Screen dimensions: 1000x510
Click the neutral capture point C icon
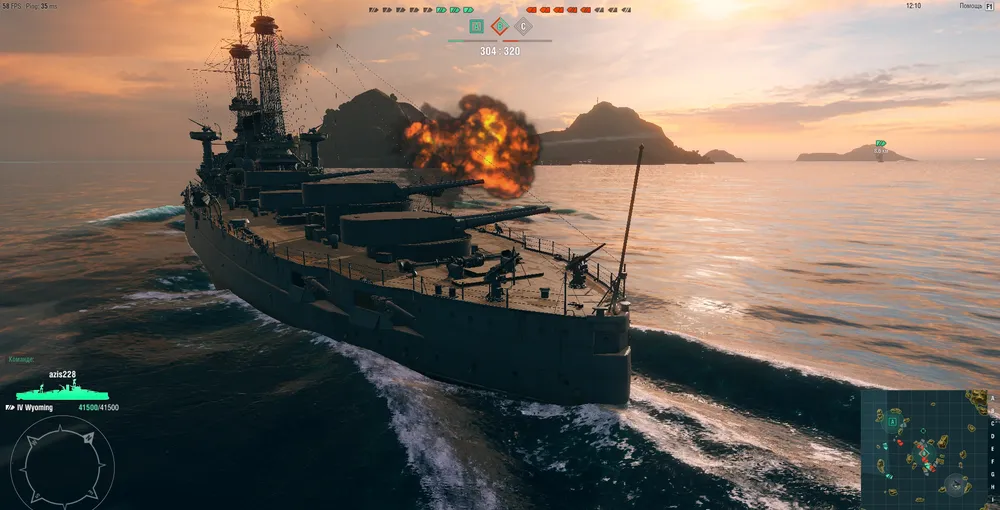pyautogui.click(x=523, y=26)
